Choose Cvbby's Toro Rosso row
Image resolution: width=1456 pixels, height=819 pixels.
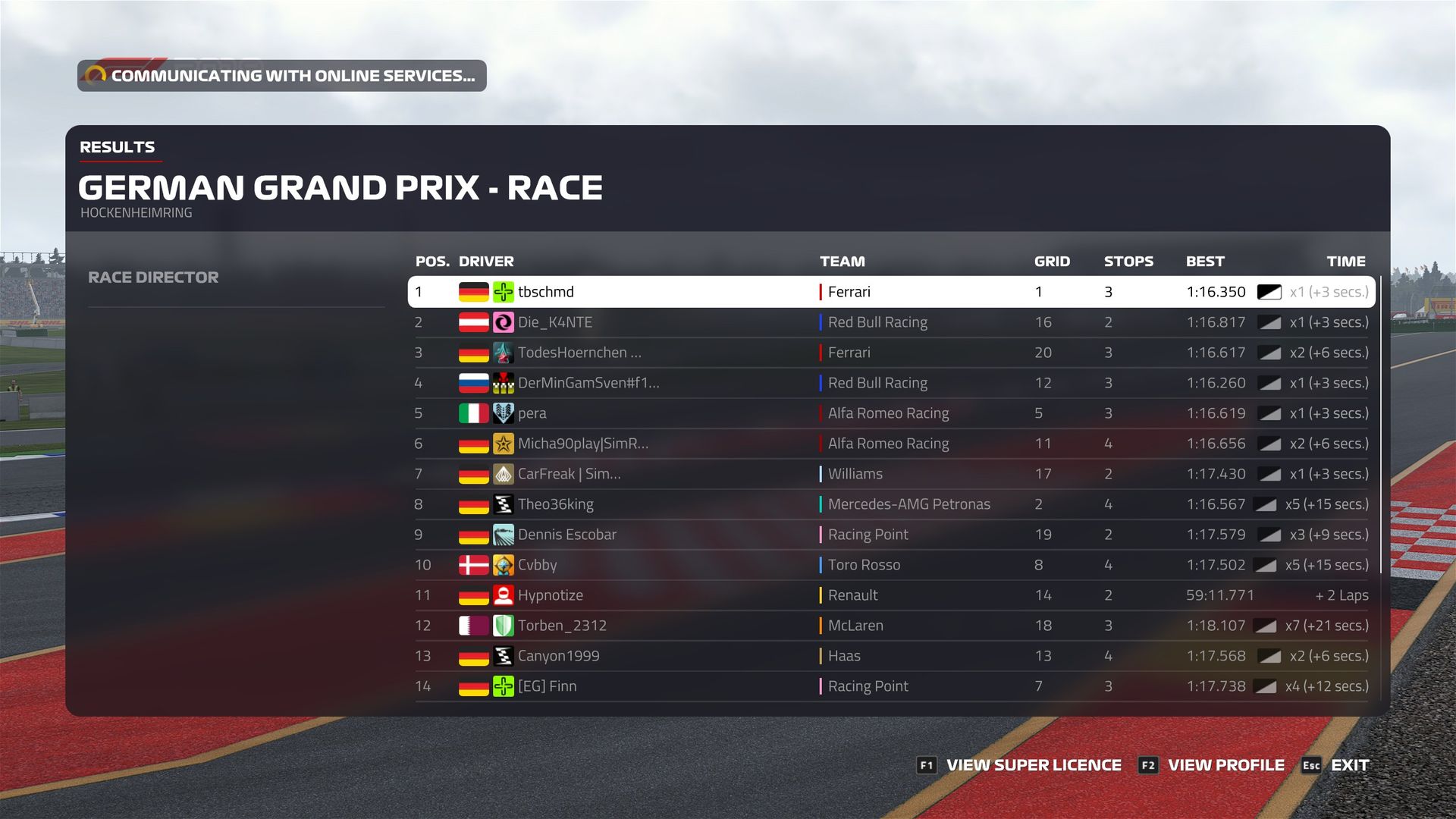[891, 565]
